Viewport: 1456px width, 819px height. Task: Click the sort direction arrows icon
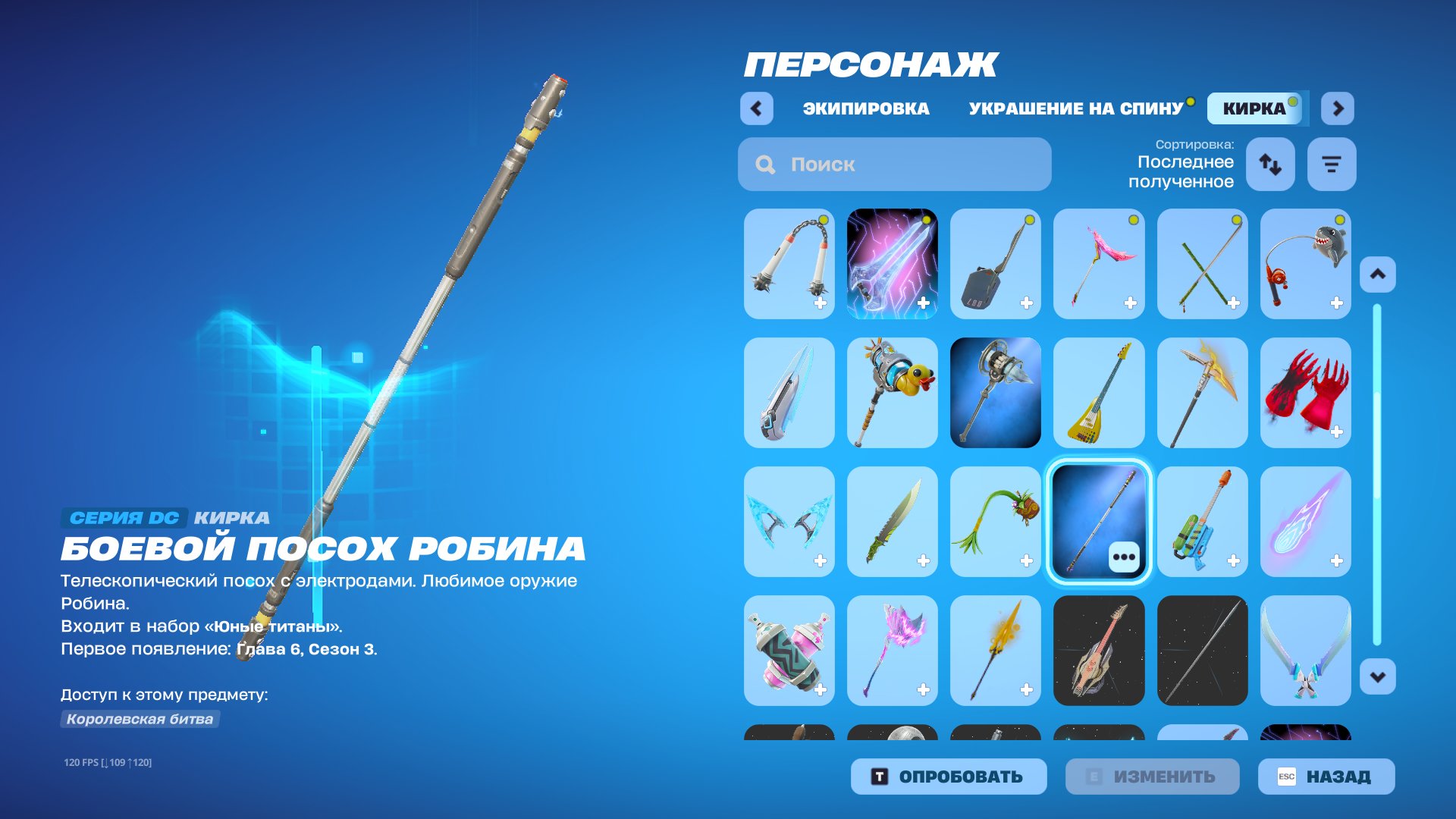1270,164
